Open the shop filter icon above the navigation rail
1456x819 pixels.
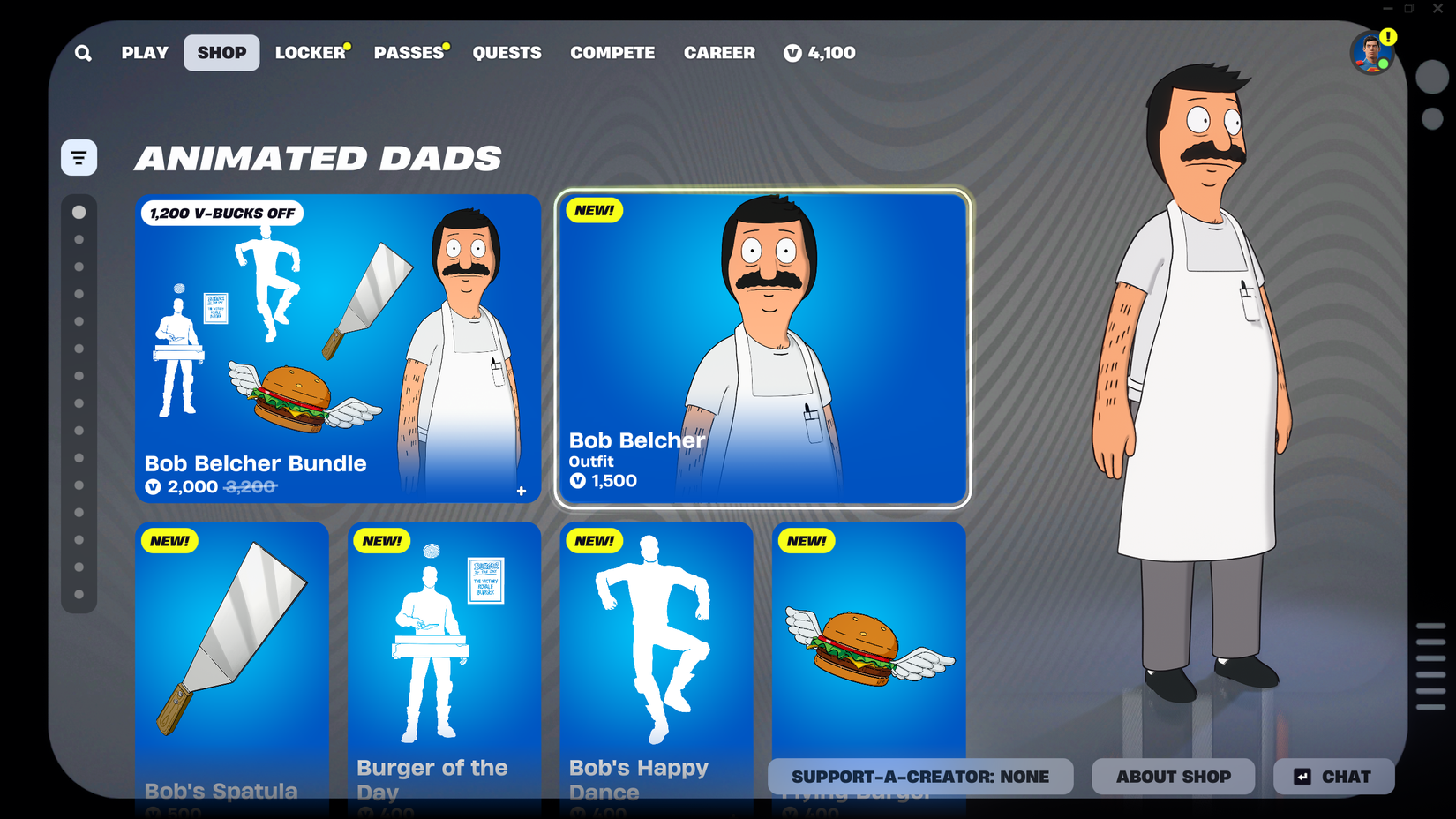point(79,156)
